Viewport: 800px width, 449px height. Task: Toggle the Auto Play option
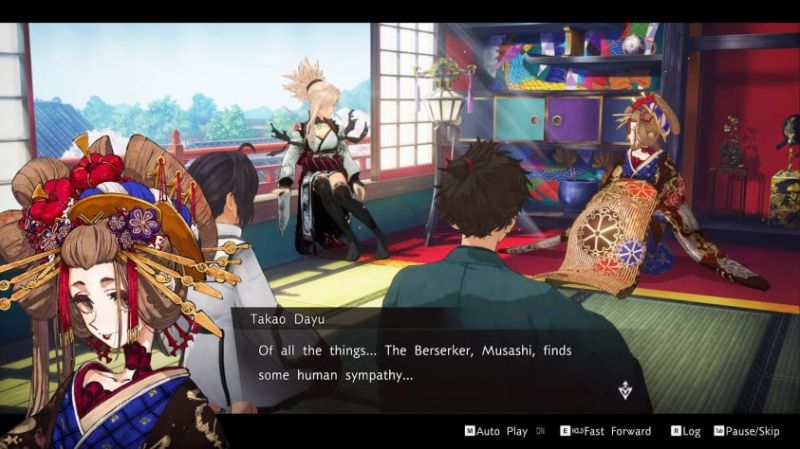click(502, 431)
